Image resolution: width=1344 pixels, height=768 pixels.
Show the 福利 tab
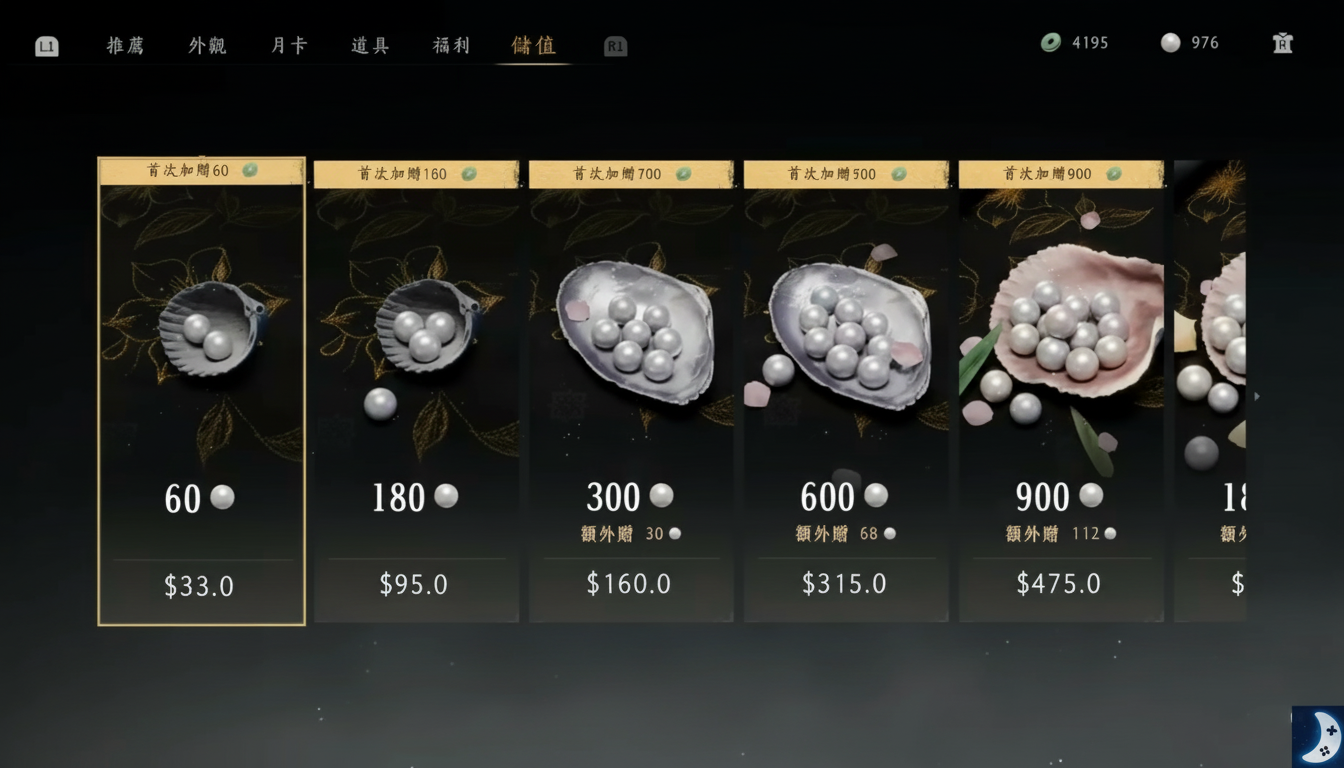[451, 46]
